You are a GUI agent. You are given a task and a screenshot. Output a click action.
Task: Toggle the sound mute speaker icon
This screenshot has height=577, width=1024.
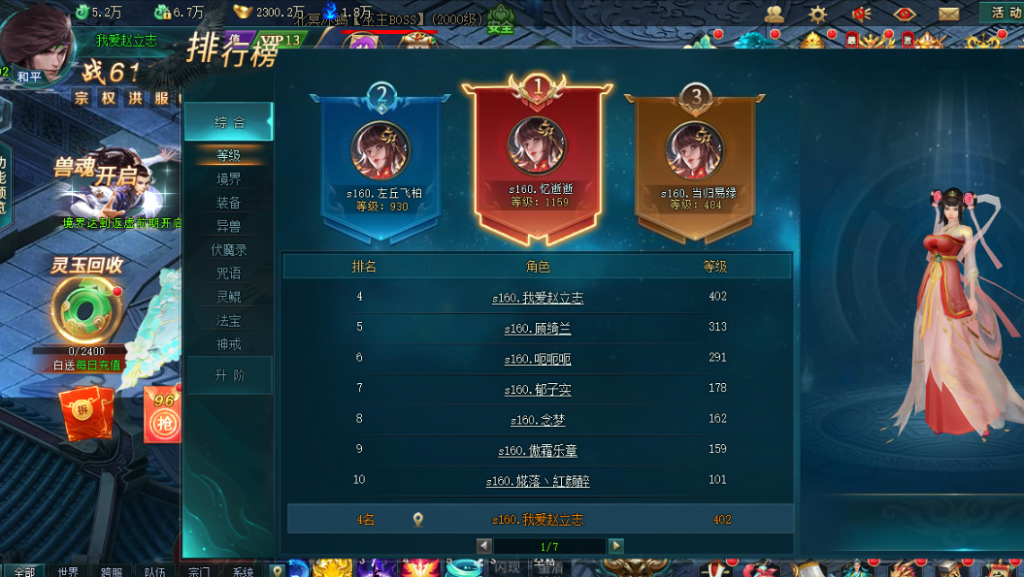point(861,14)
